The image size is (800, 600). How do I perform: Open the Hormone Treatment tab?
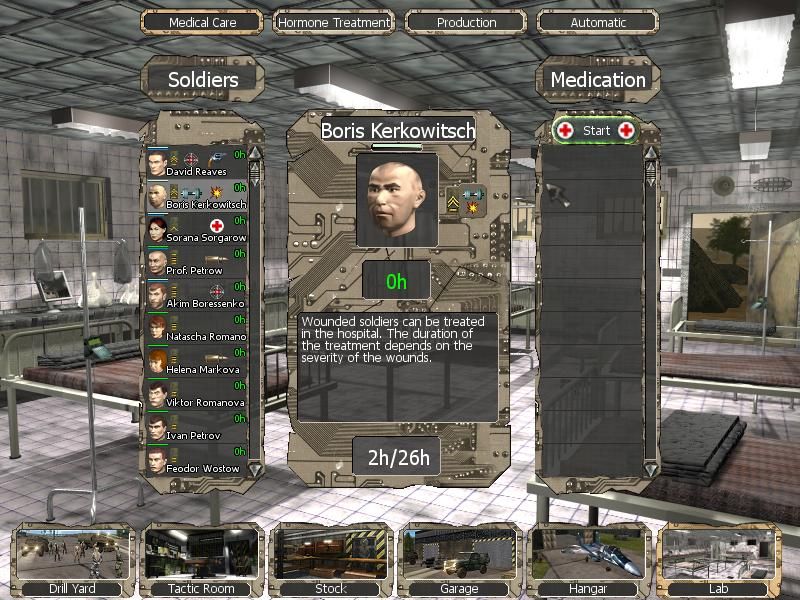coord(333,22)
